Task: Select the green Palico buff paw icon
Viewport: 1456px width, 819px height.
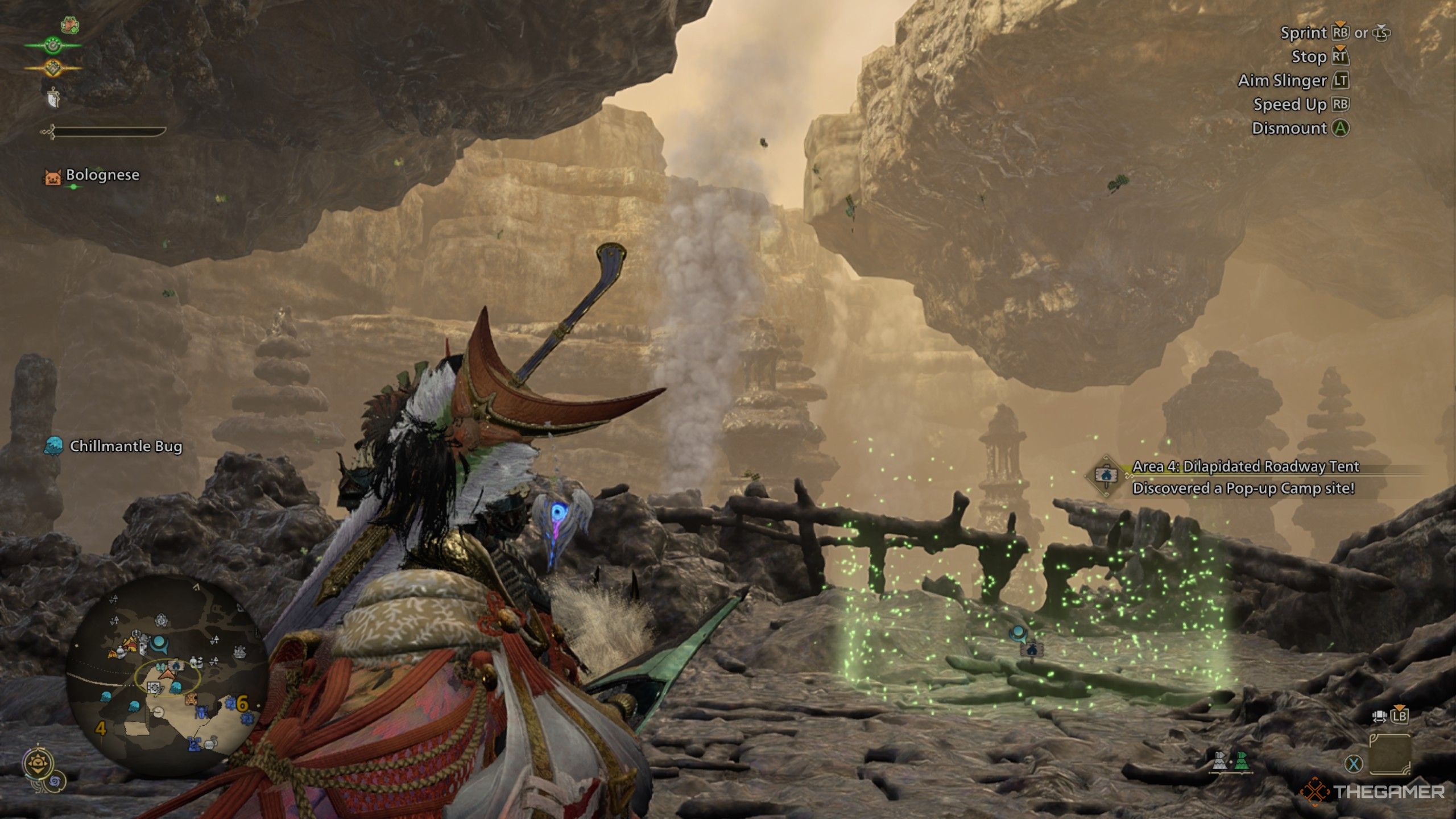Action: (52, 44)
